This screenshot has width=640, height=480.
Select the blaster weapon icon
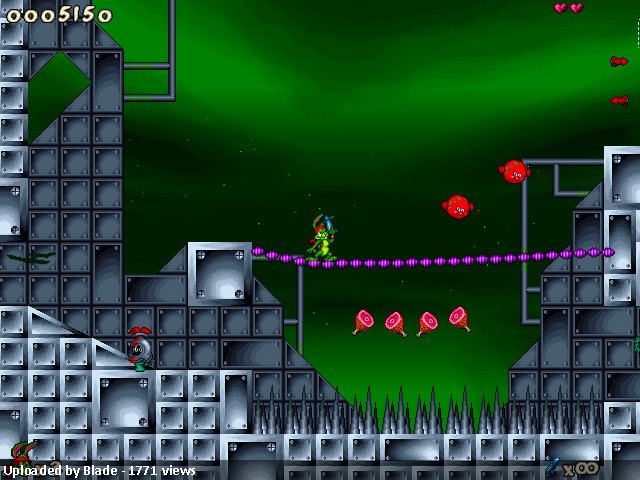553,466
